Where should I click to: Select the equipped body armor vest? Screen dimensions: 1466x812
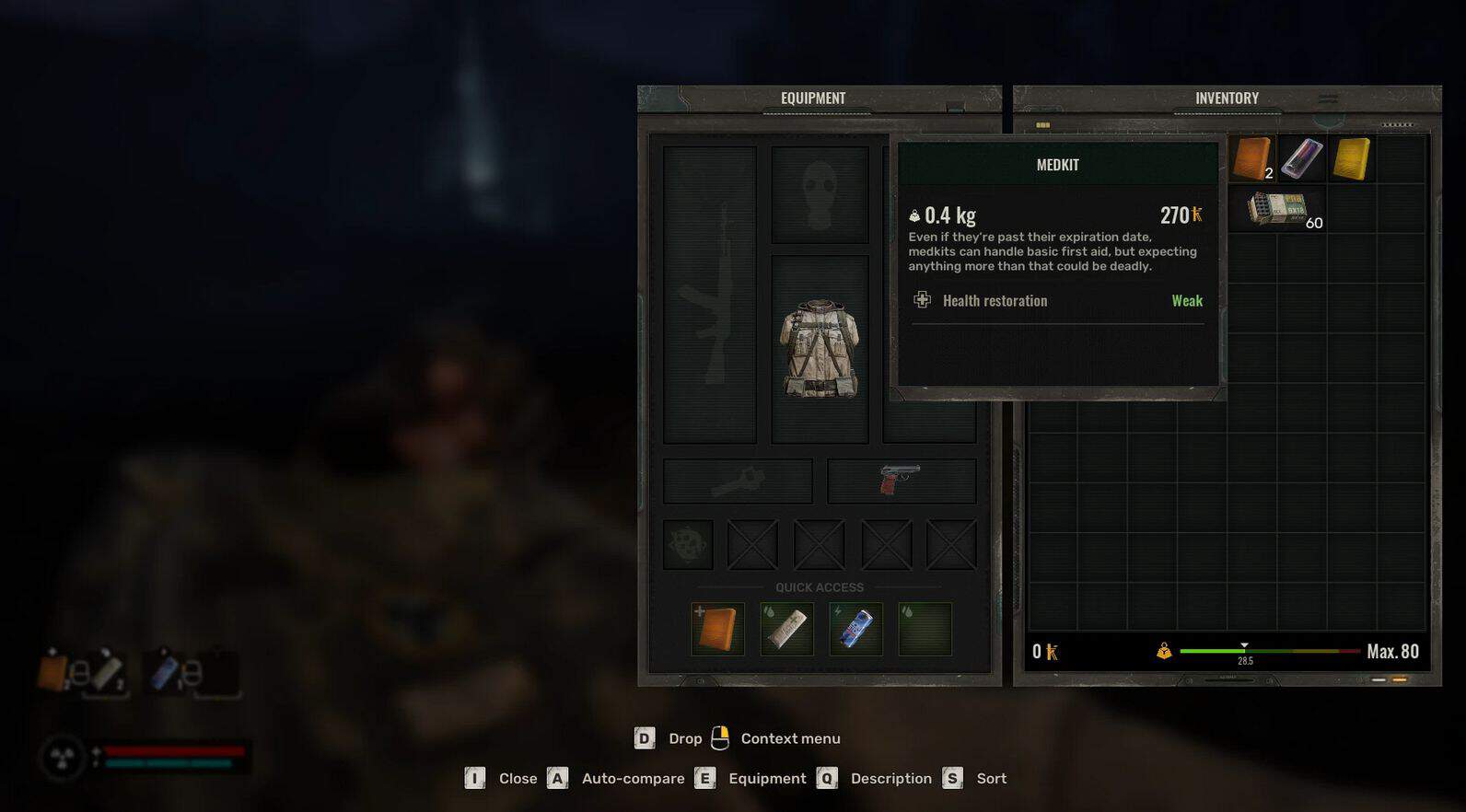tap(820, 350)
